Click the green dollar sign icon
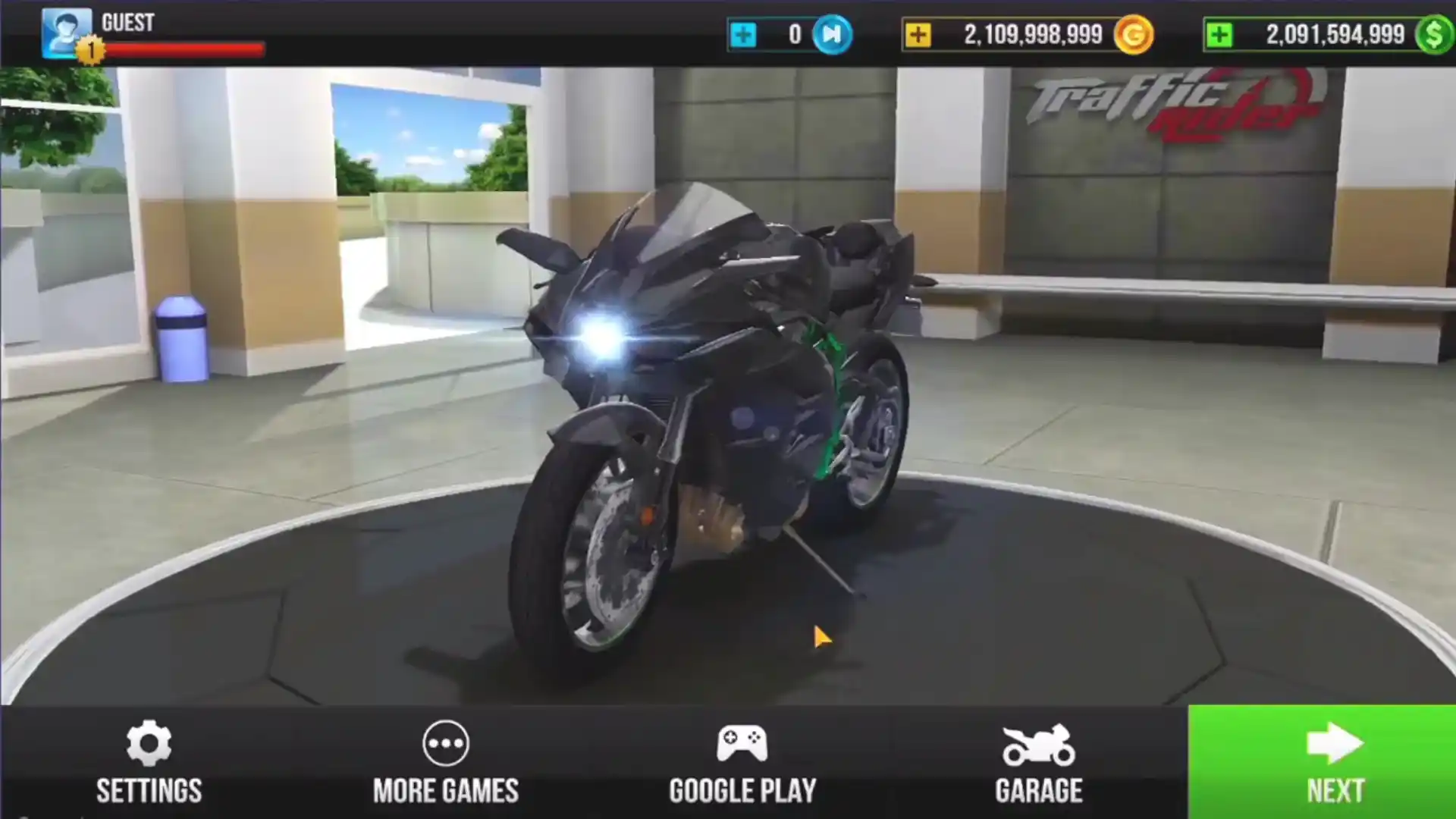The height and width of the screenshot is (819, 1456). 1432,34
